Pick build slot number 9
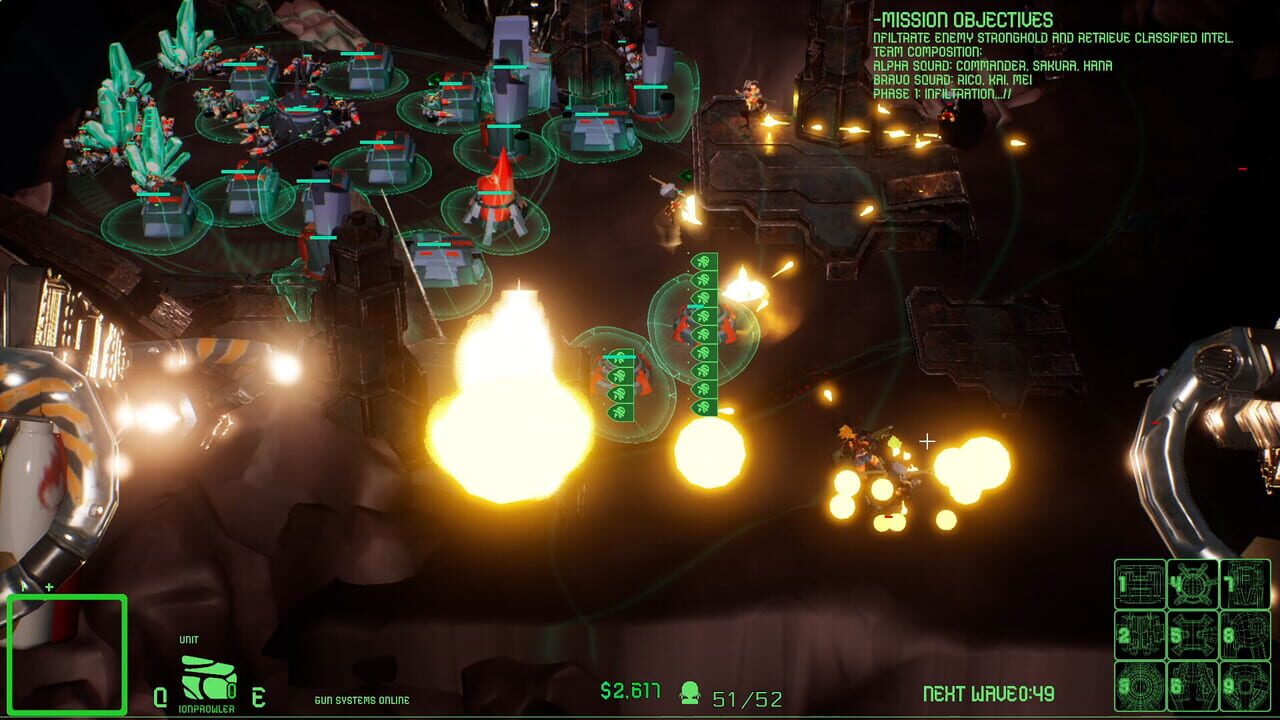The height and width of the screenshot is (720, 1280). coord(1244,686)
